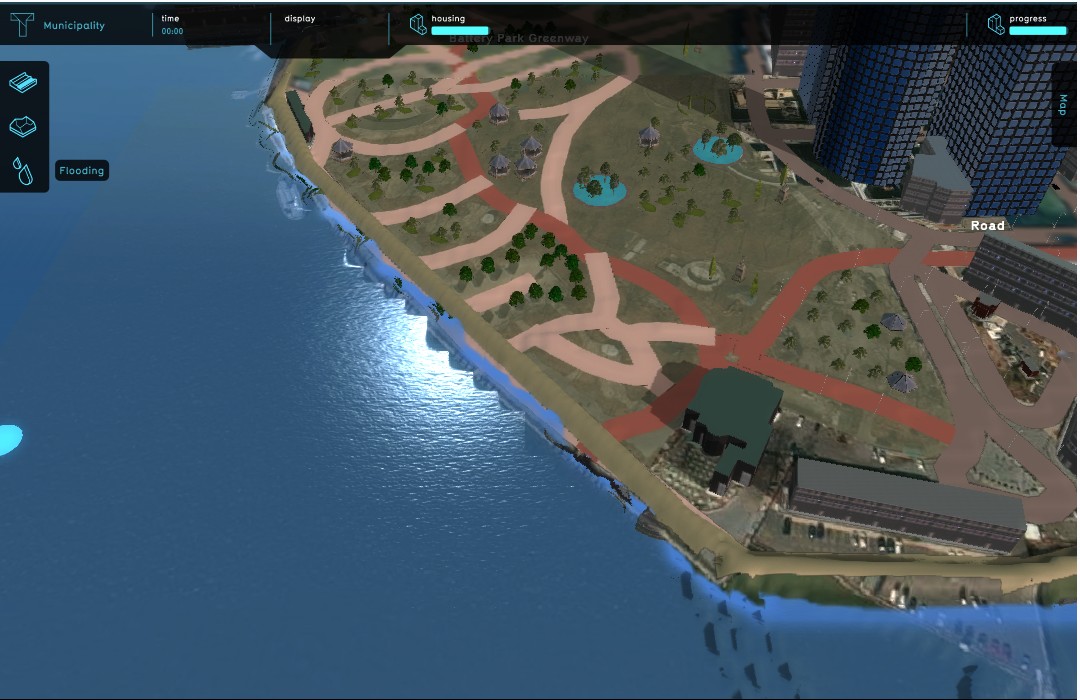The width and height of the screenshot is (1080, 700).
Task: Choose the terrain block tool icon
Action: 23,127
